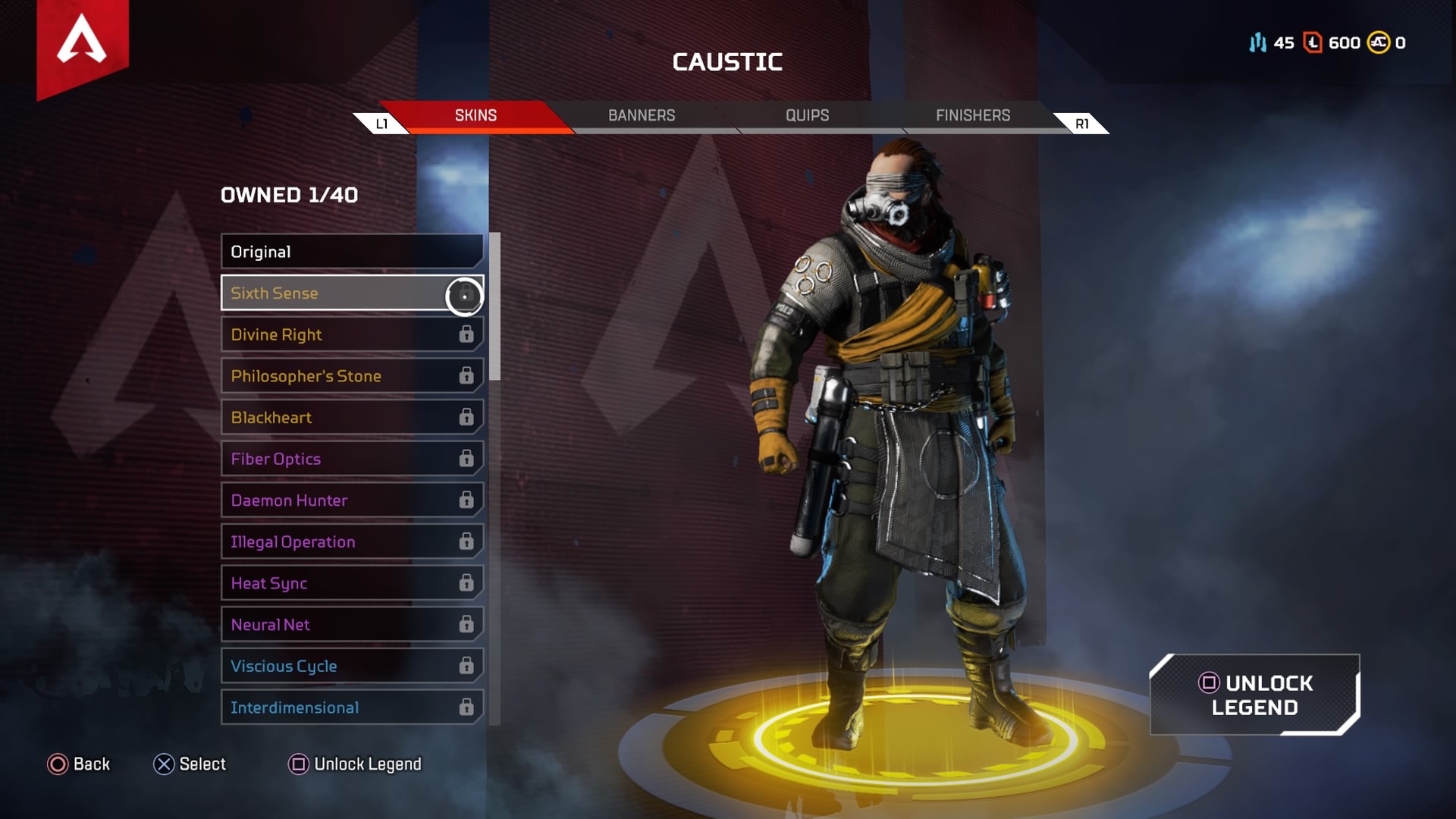Click the lock icon on Divine Right

click(466, 334)
